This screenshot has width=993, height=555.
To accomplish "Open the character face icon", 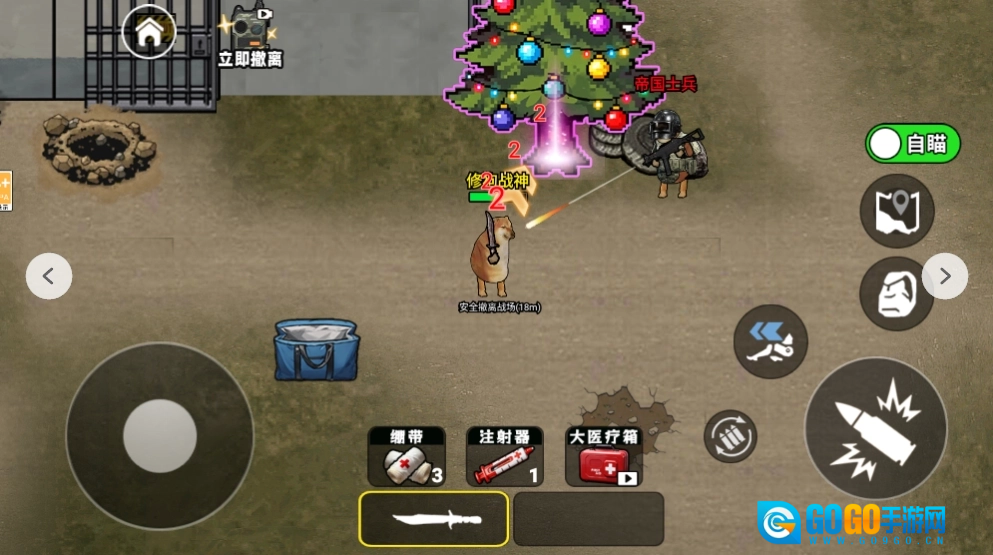I will point(897,294).
